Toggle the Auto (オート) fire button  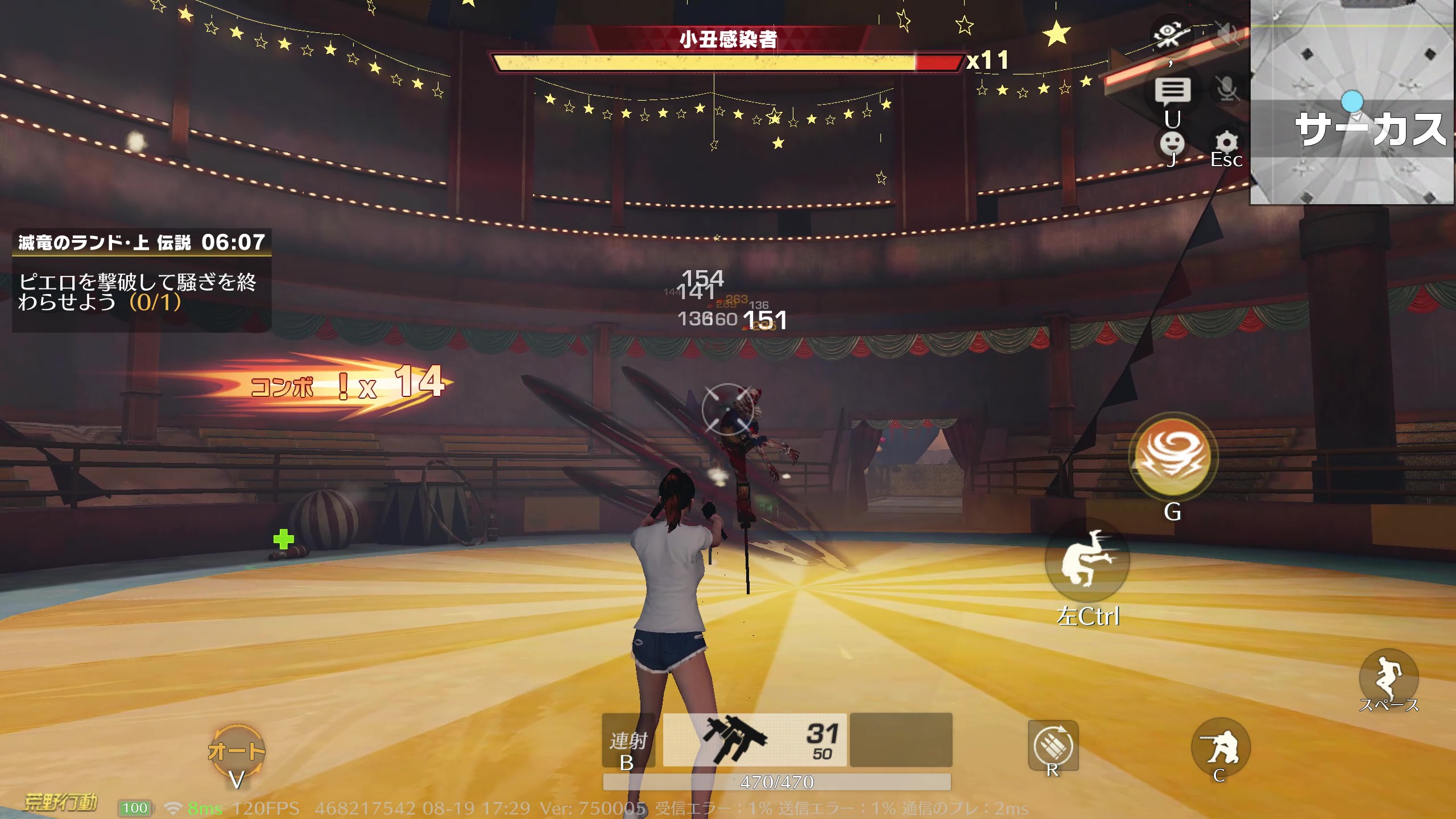click(x=237, y=752)
